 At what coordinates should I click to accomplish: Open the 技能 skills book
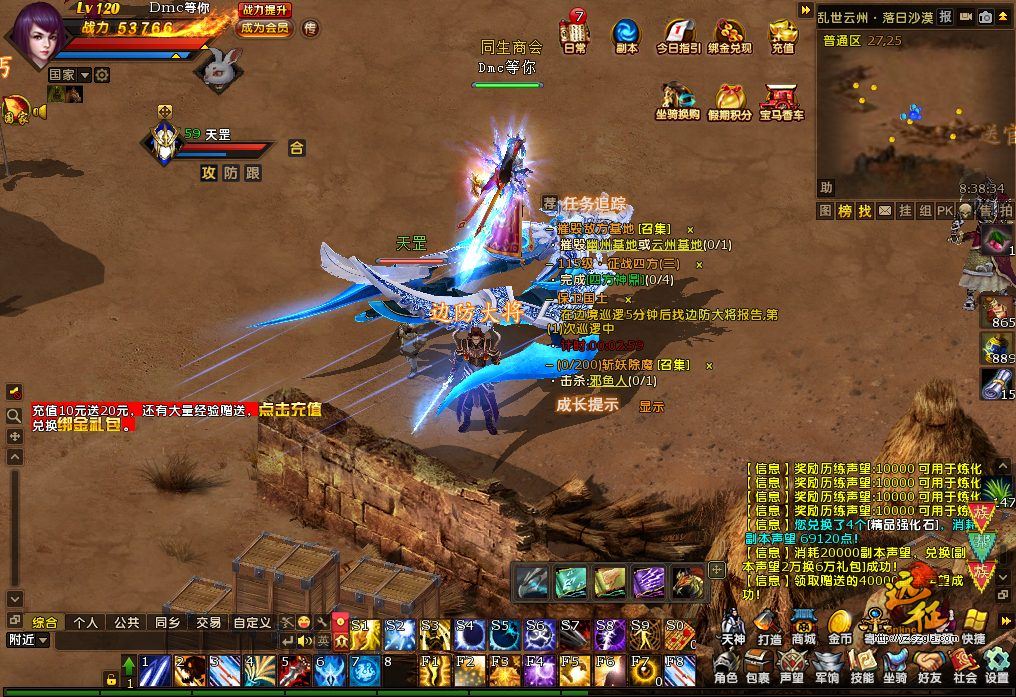click(x=861, y=666)
